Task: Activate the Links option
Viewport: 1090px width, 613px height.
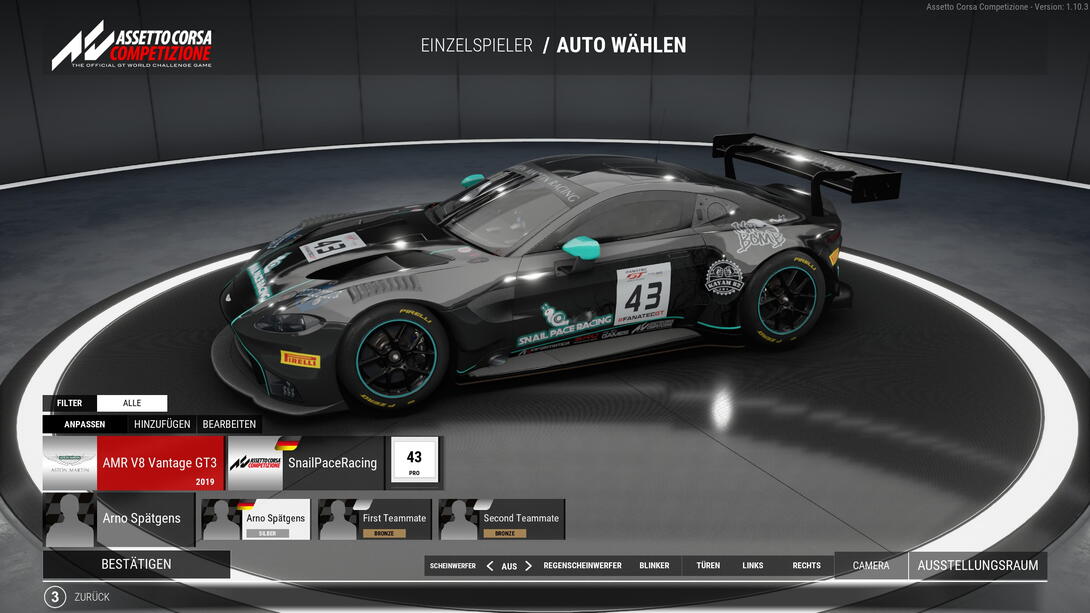Action: click(753, 566)
